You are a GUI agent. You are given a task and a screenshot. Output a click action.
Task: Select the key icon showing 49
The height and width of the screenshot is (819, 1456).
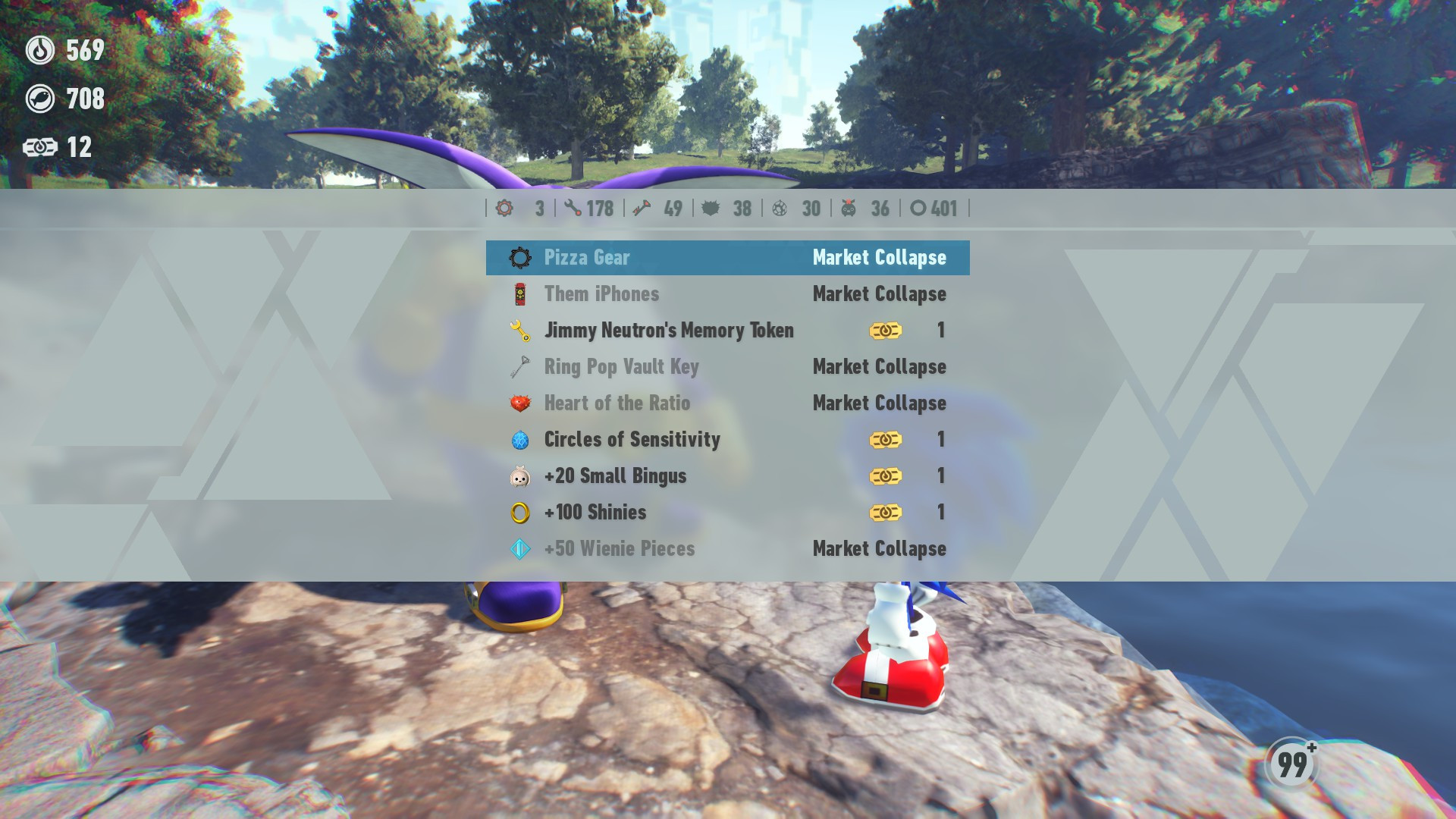coord(639,209)
